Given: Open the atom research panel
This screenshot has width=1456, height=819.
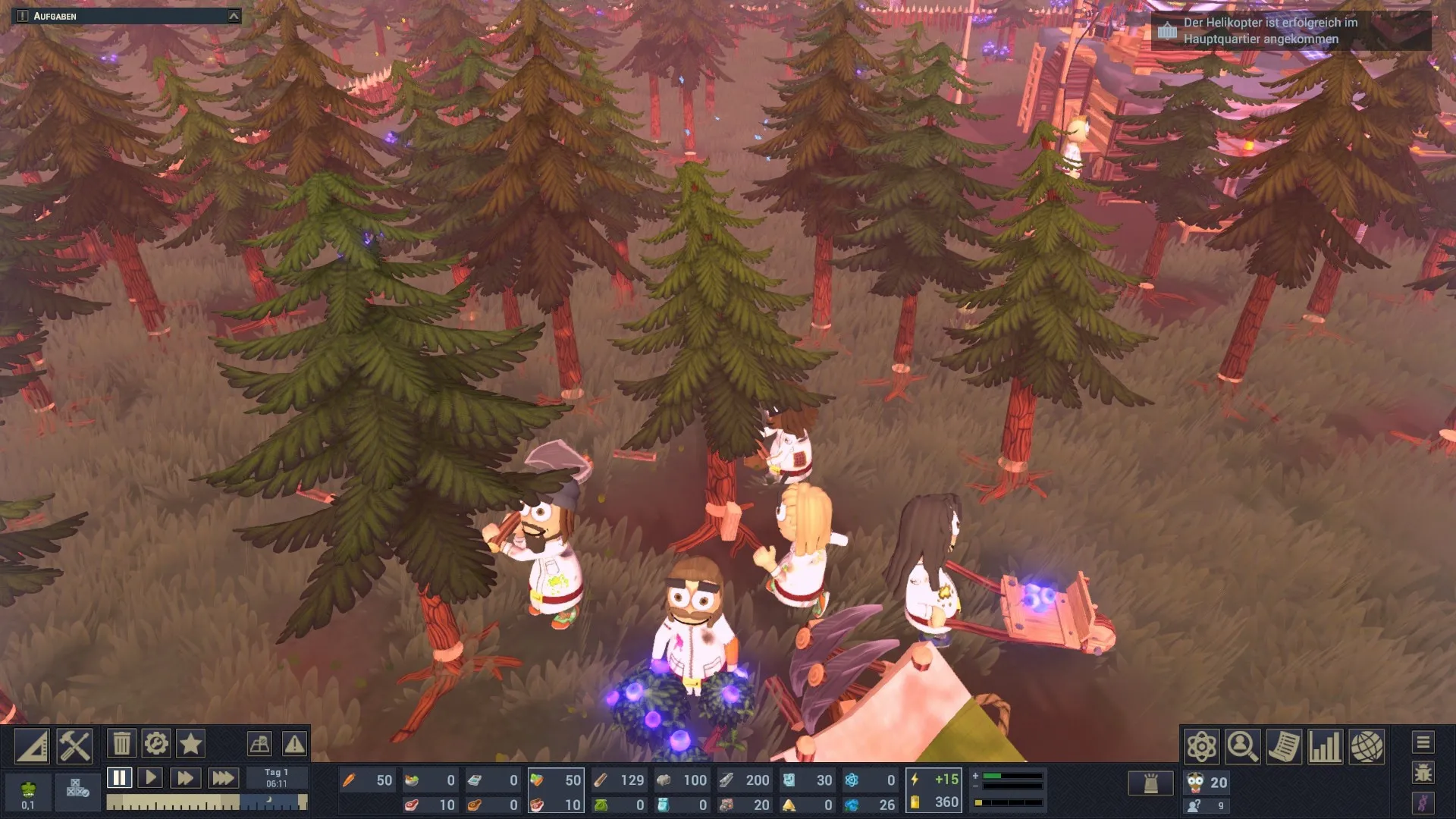Looking at the screenshot, I should click(1202, 747).
